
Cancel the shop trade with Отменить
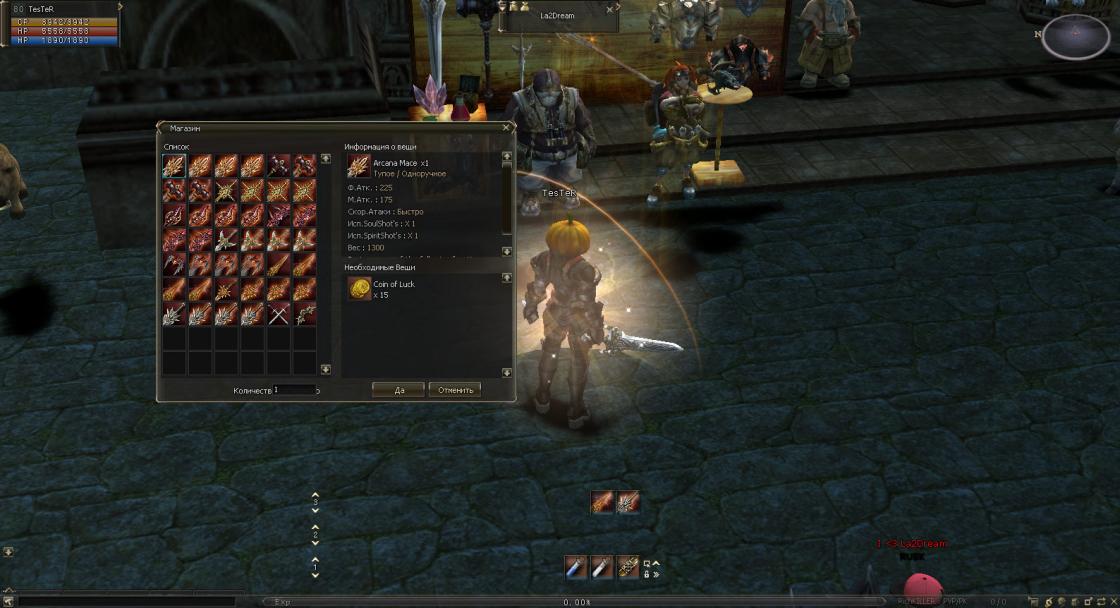click(455, 390)
